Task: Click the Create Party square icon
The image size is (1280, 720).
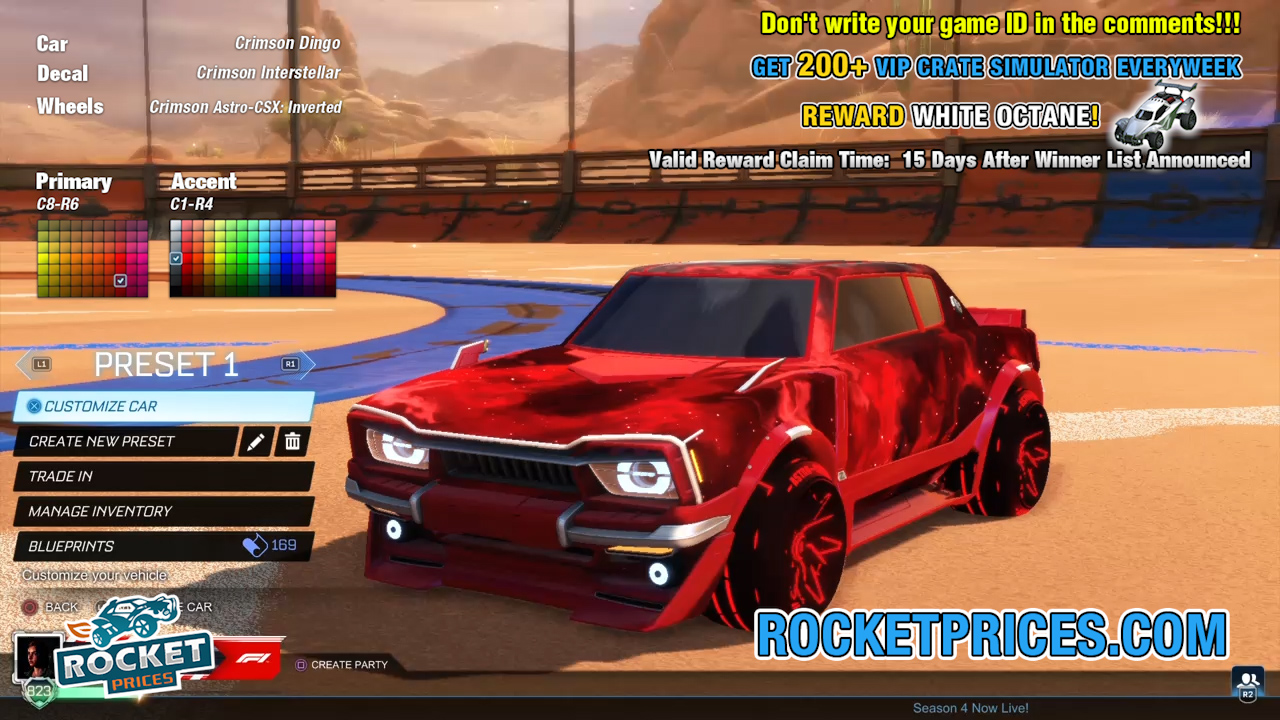Action: click(301, 664)
